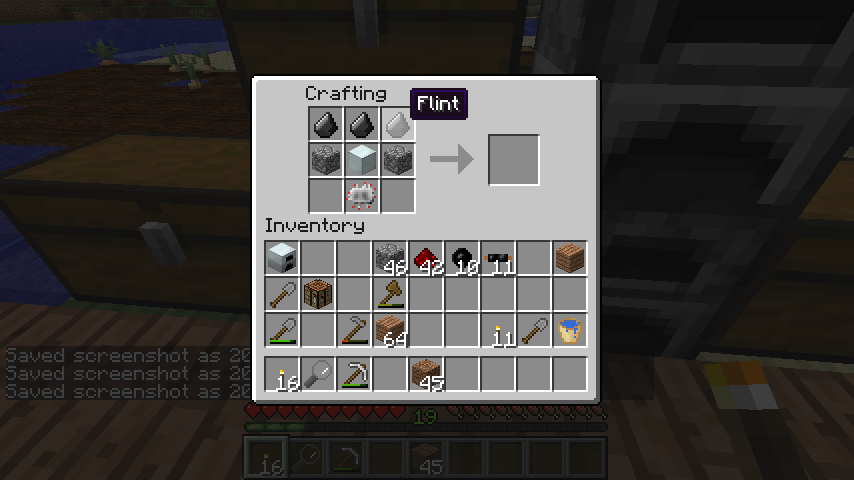Viewport: 854px width, 480px height.
Task: Pick up the highlighted Flint in crafting grid
Action: coord(397,125)
